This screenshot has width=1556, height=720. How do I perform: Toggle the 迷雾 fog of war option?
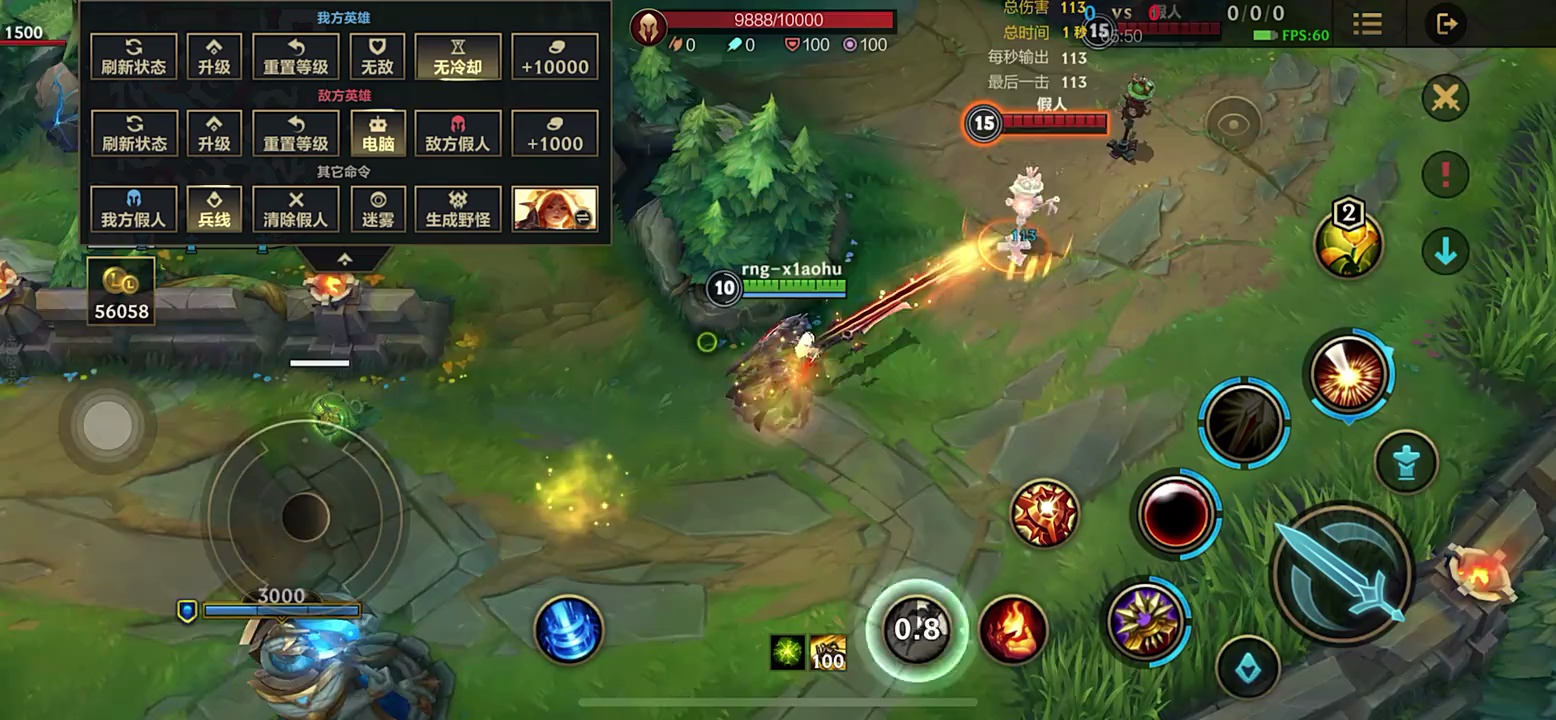(x=378, y=209)
